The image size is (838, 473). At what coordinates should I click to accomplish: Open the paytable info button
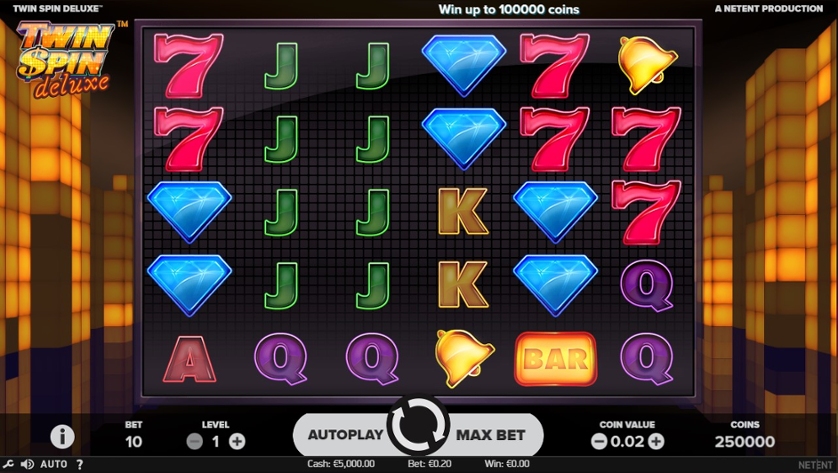click(x=62, y=437)
